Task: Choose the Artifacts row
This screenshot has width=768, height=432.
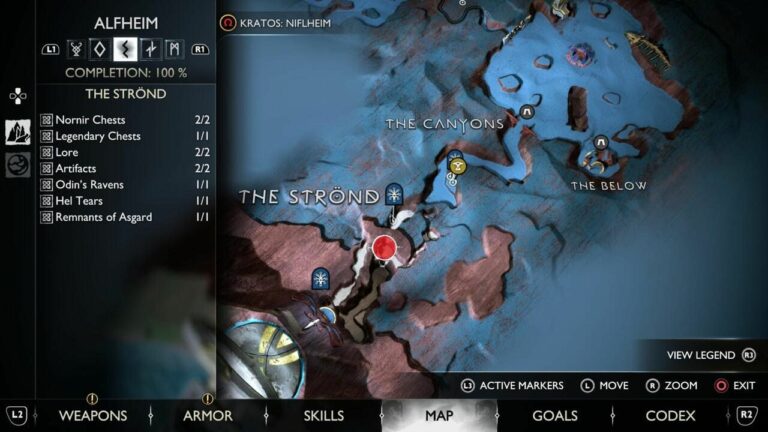Action: pos(126,169)
